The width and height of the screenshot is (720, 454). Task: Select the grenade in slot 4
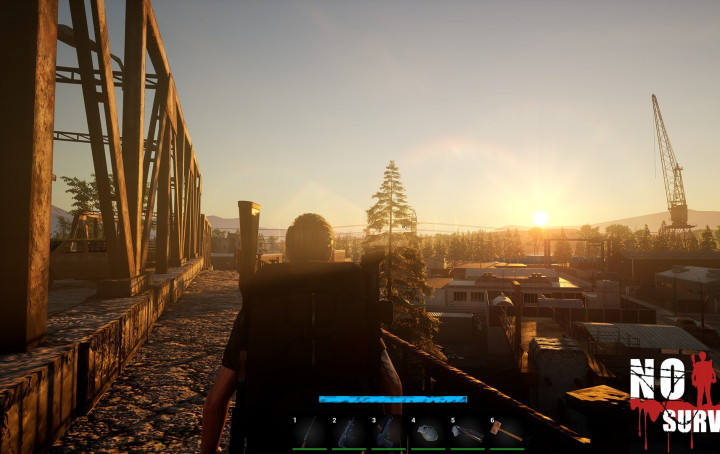click(428, 432)
